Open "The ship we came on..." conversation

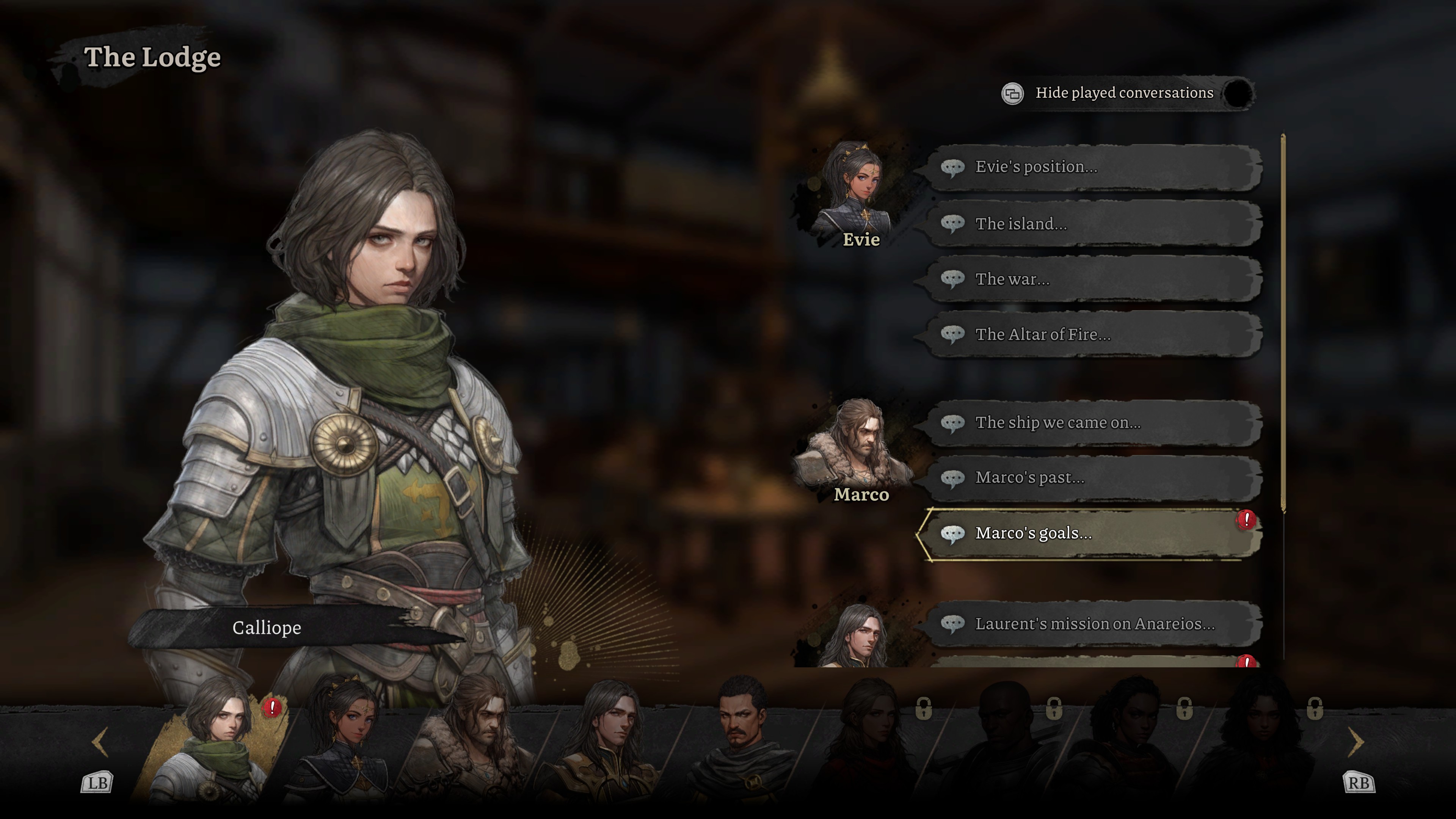click(x=1094, y=423)
